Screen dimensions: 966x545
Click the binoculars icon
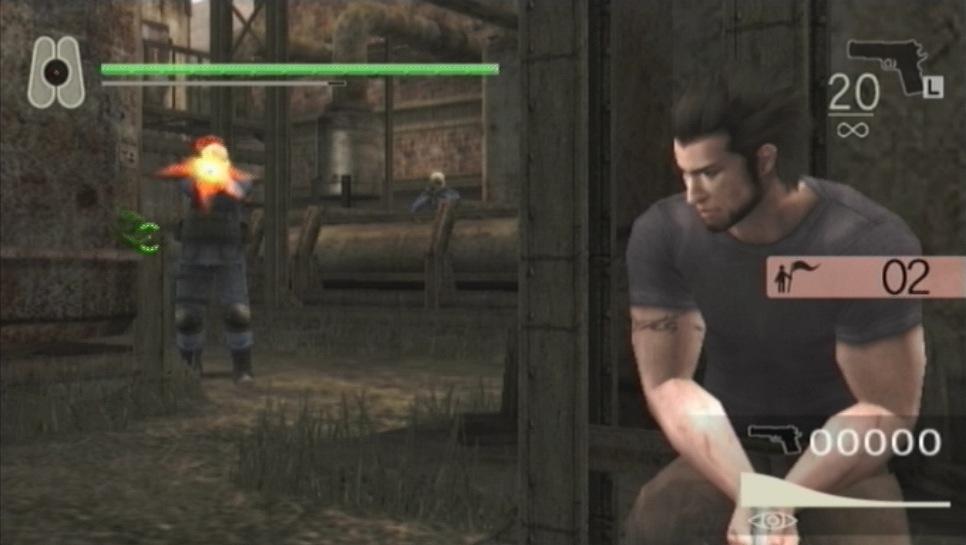tap(57, 72)
